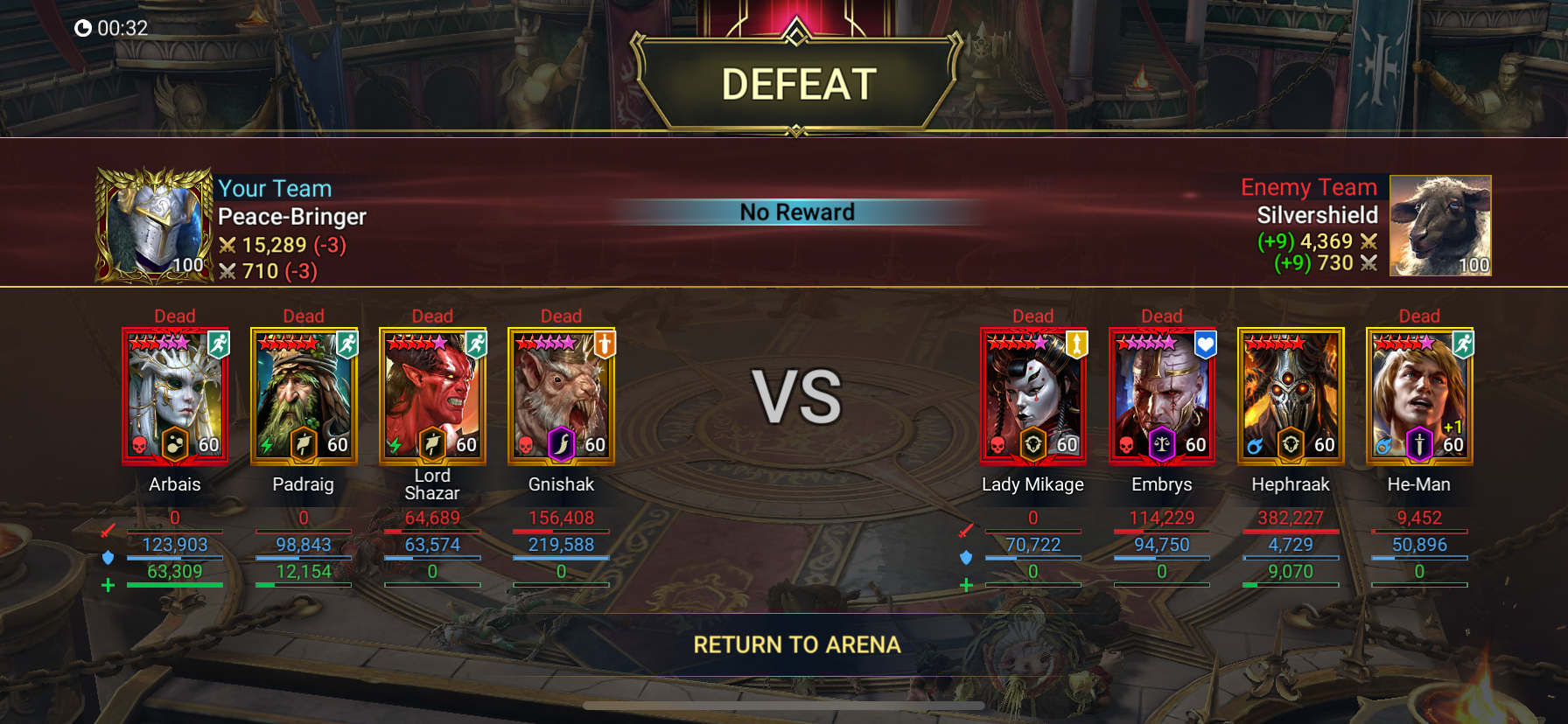
Task: Choose Lord Shazar champion portrait
Action: pos(432,395)
